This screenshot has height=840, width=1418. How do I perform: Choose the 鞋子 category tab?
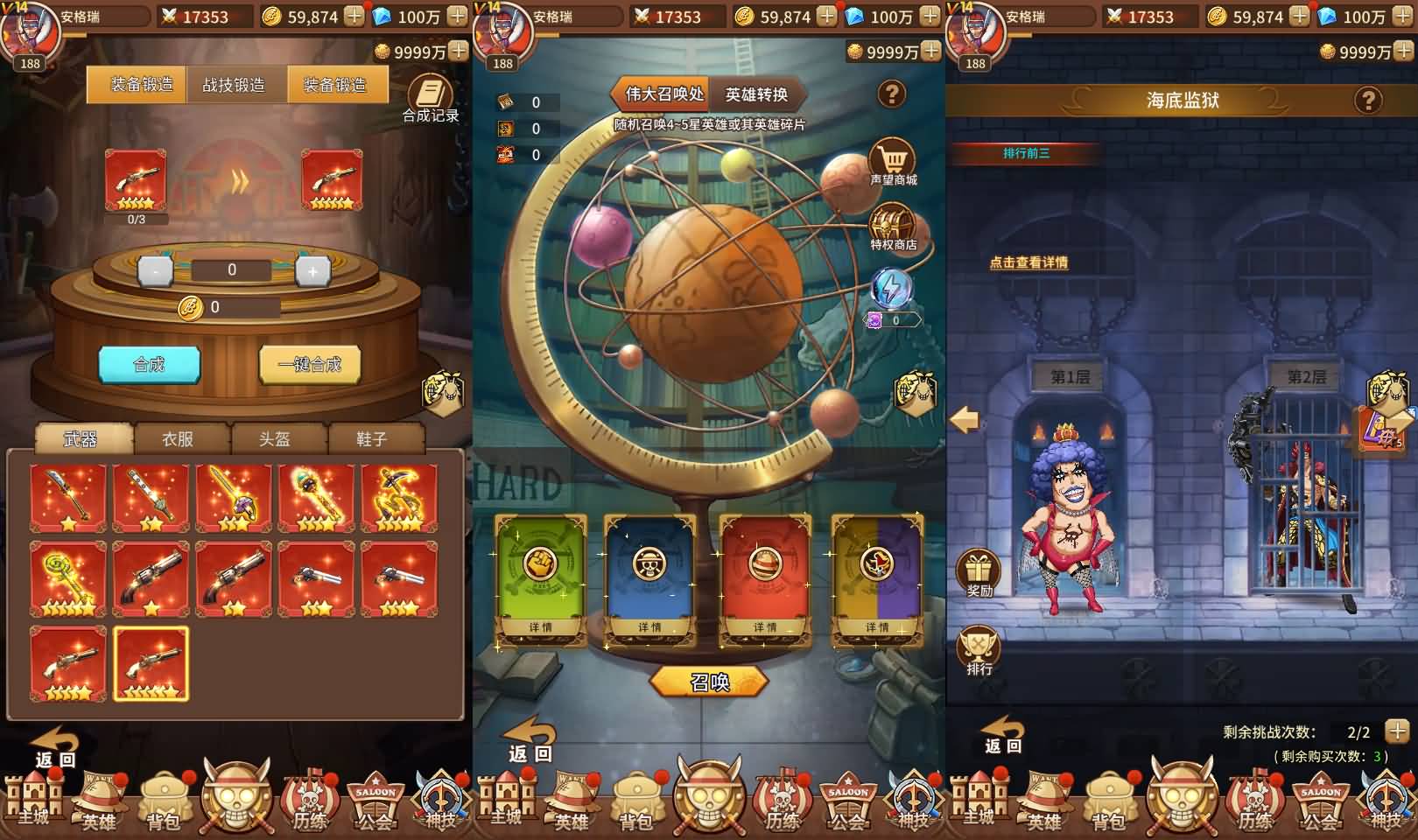click(372, 438)
